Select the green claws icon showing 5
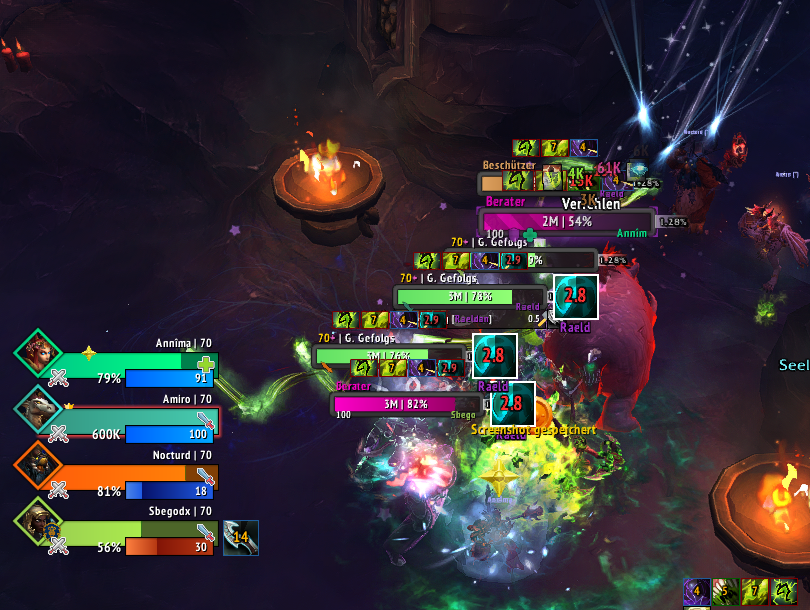810x610 pixels. tap(725, 593)
